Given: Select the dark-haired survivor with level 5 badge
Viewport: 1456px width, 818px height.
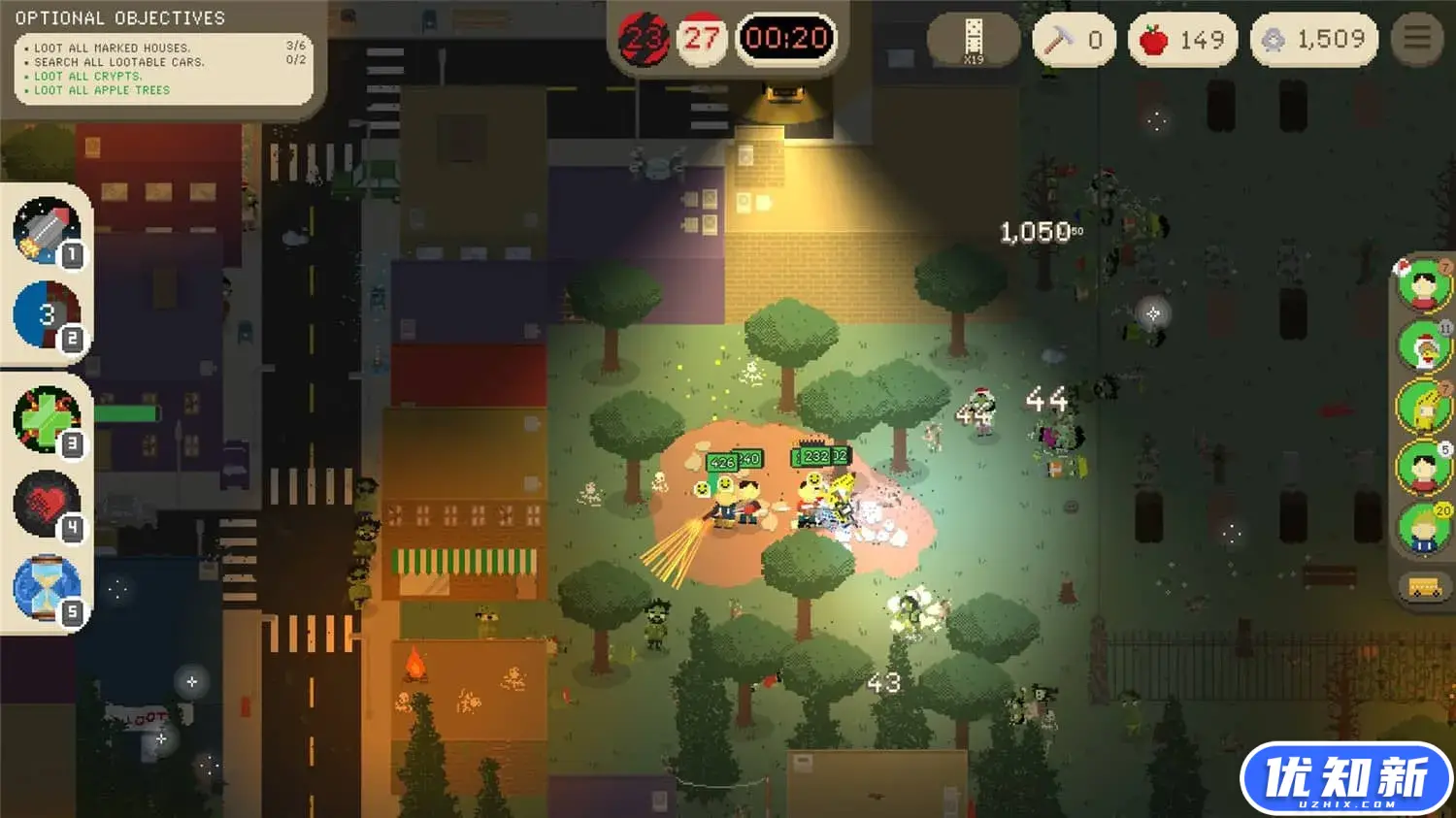Looking at the screenshot, I should point(1423,468).
